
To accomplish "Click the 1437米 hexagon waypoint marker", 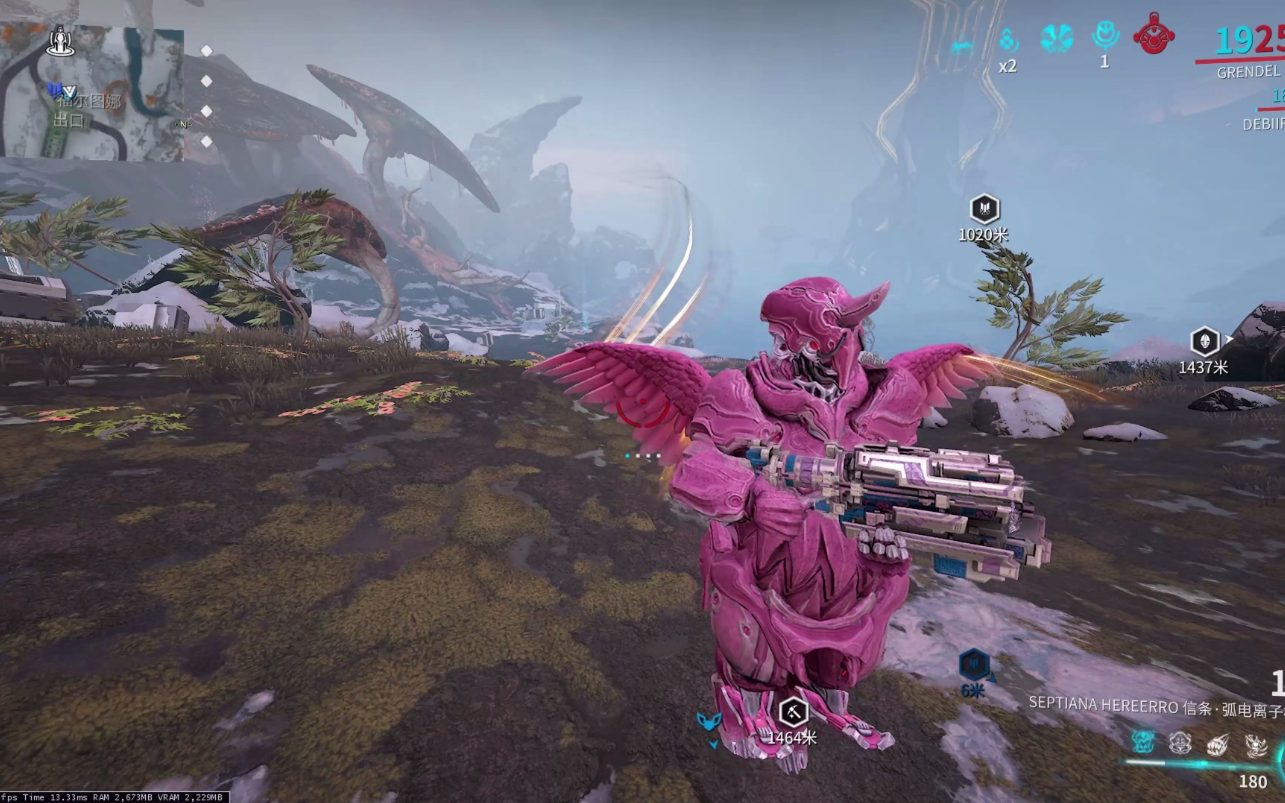I will tap(1205, 341).
